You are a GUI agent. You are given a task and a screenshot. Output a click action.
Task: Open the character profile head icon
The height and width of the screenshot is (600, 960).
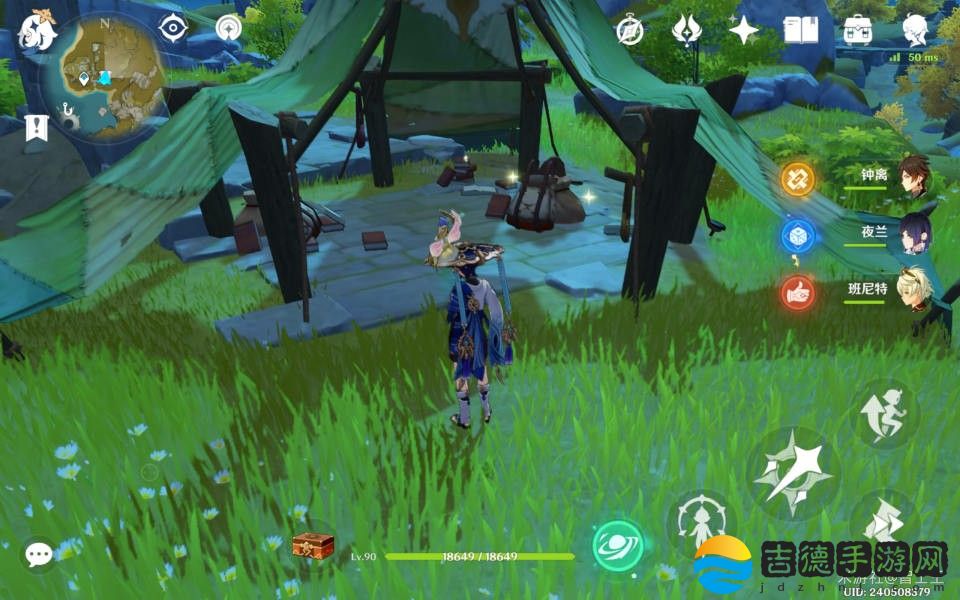pyautogui.click(x=915, y=30)
